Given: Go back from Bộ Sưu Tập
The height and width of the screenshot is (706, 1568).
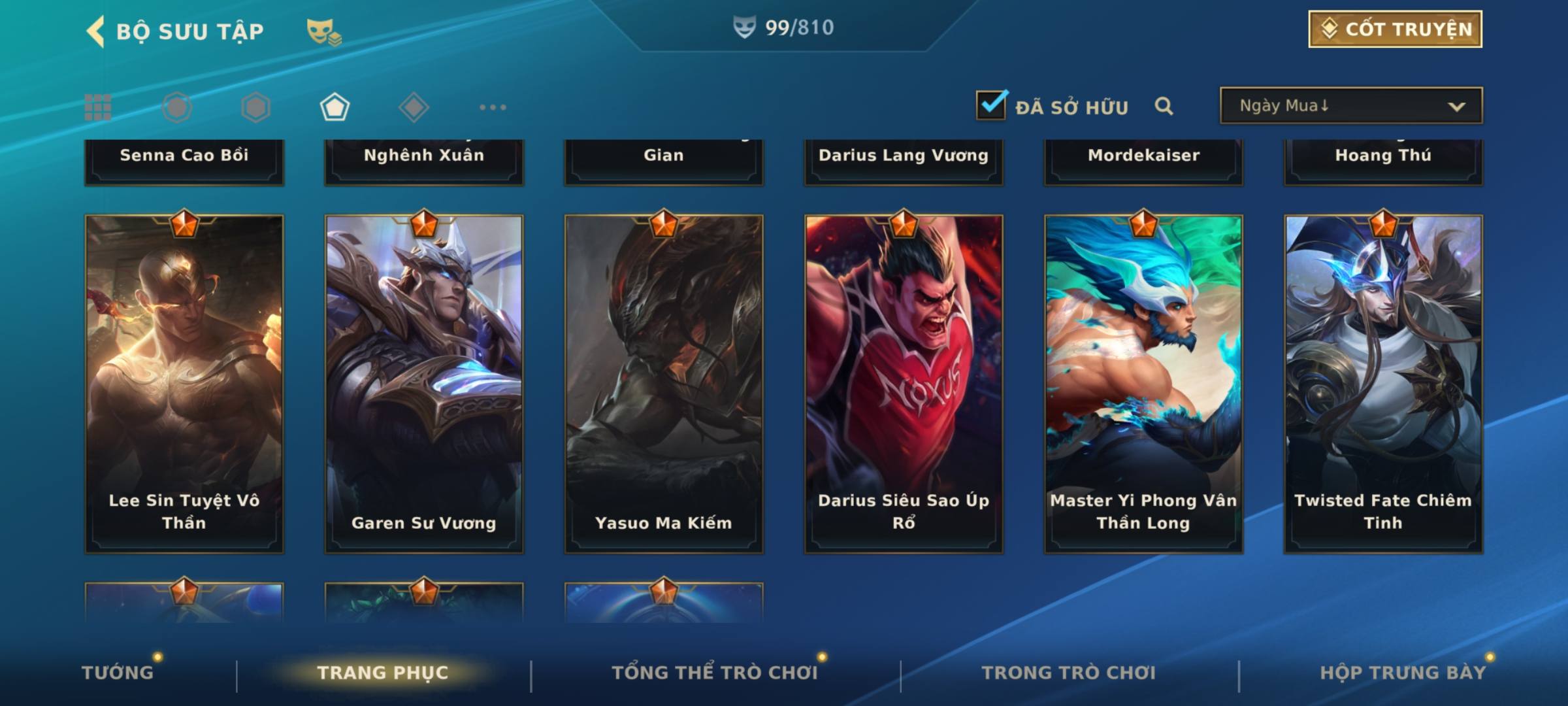Looking at the screenshot, I should pyautogui.click(x=96, y=31).
